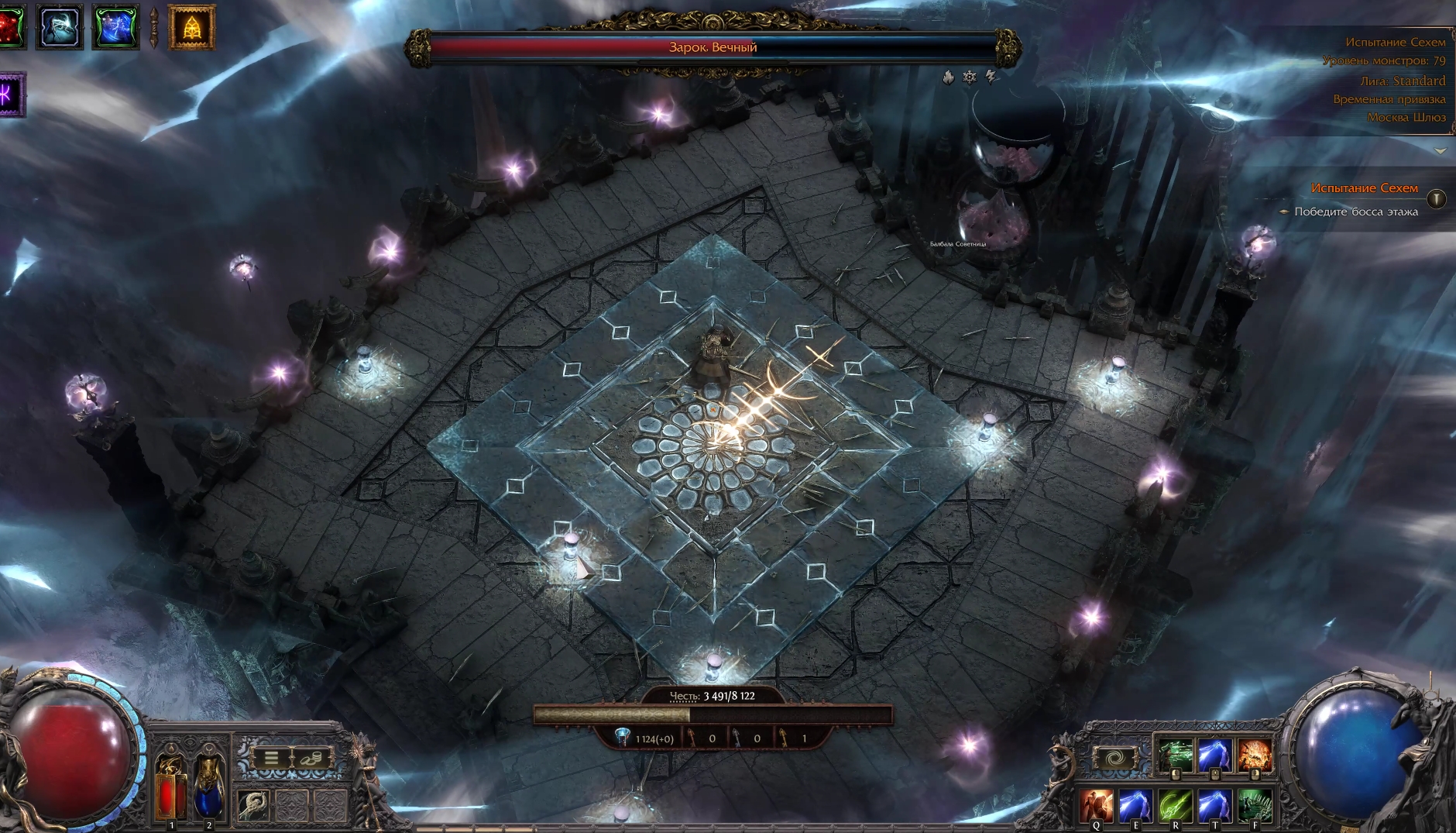Click the spiral swirl button beside the skills
Viewport: 1456px width, 833px height.
[1114, 759]
